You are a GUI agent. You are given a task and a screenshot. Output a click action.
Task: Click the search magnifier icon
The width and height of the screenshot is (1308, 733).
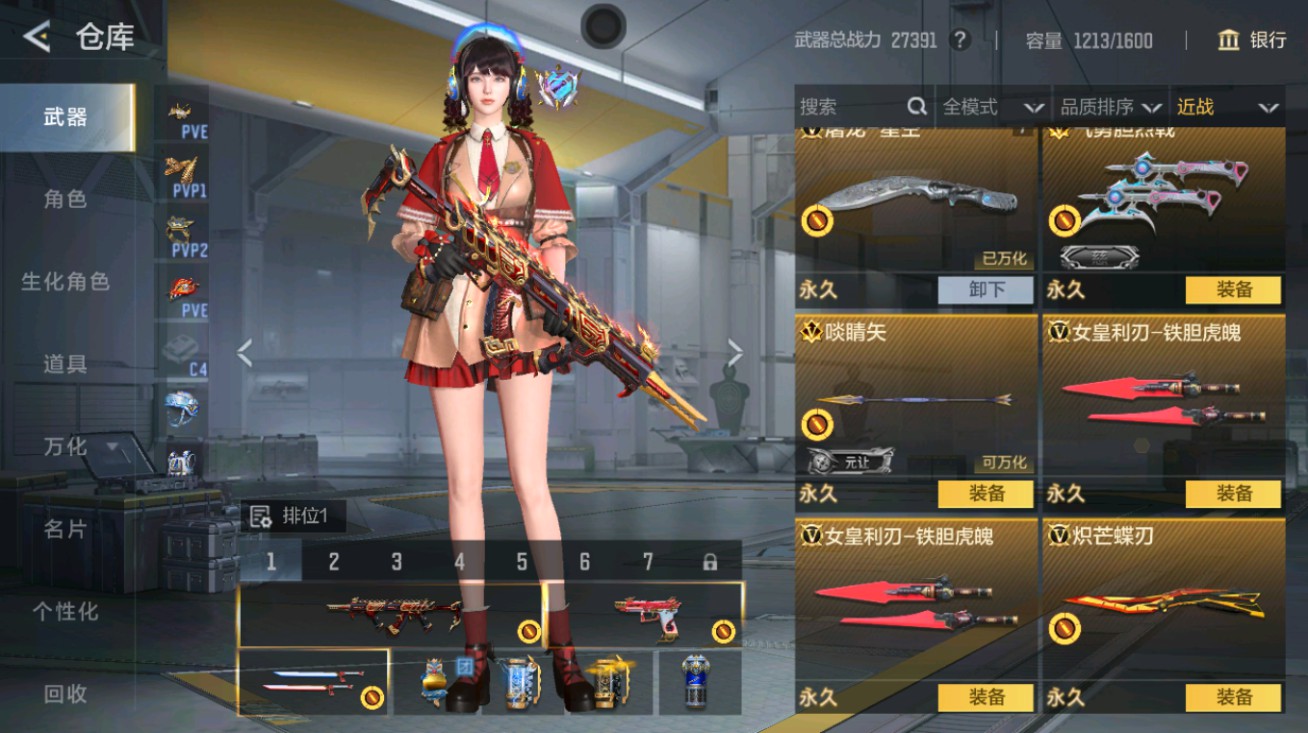(x=915, y=106)
